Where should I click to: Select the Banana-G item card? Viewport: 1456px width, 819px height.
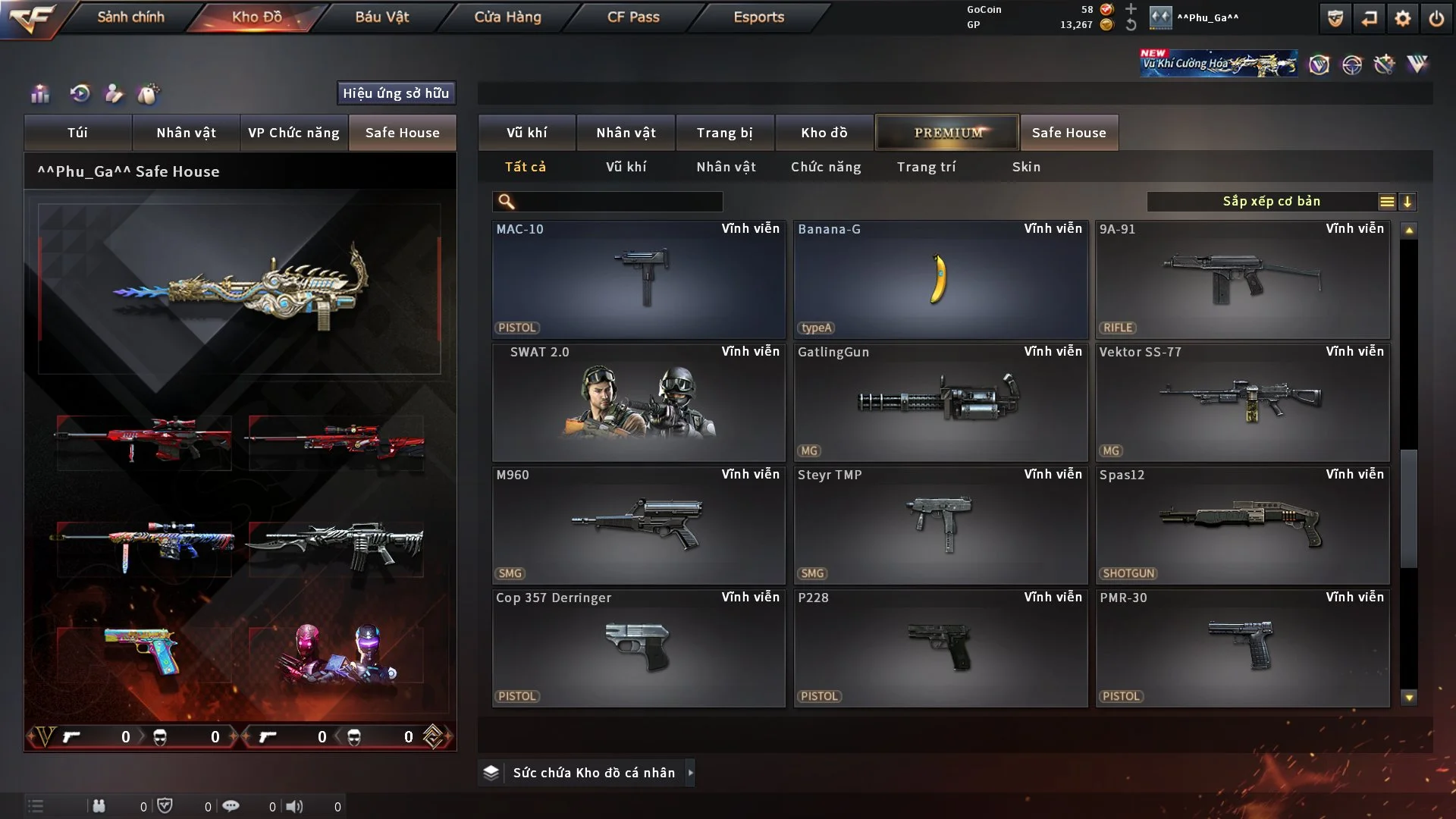940,279
